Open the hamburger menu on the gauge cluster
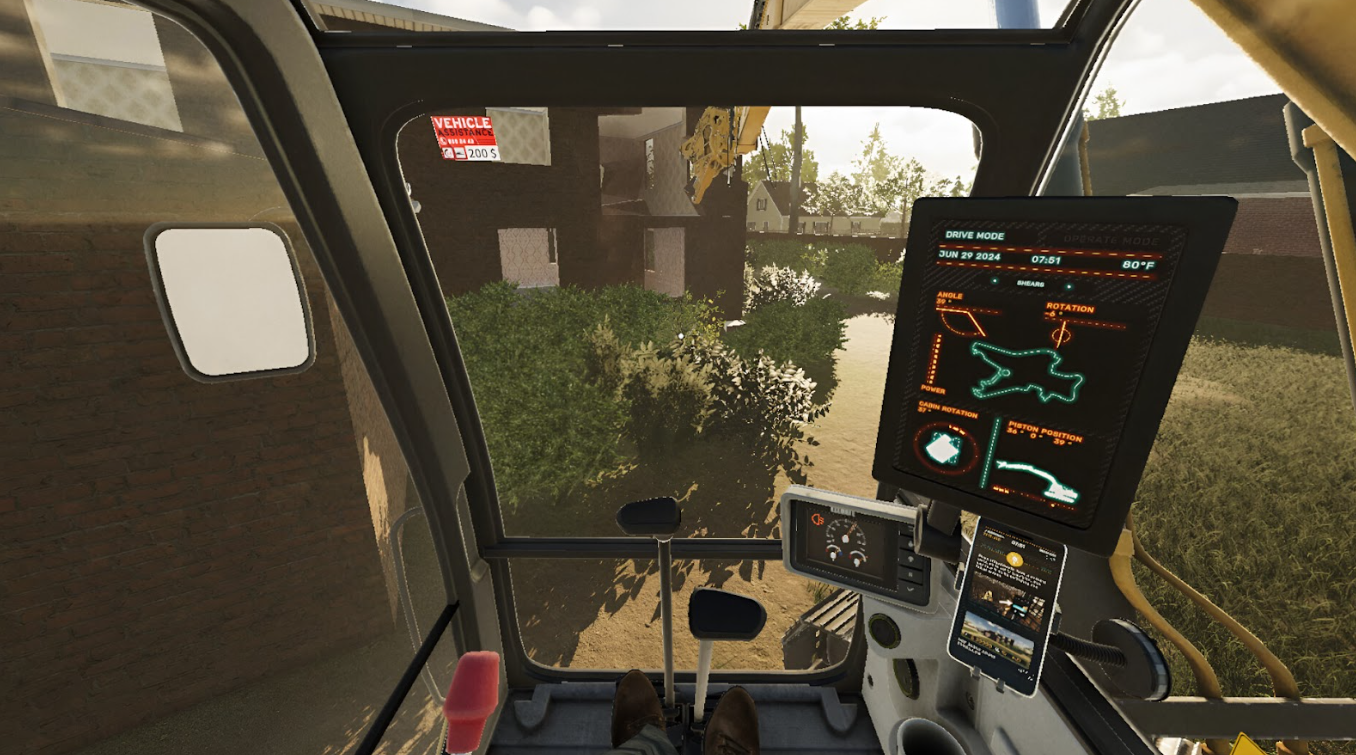This screenshot has width=1356, height=755. [911, 529]
